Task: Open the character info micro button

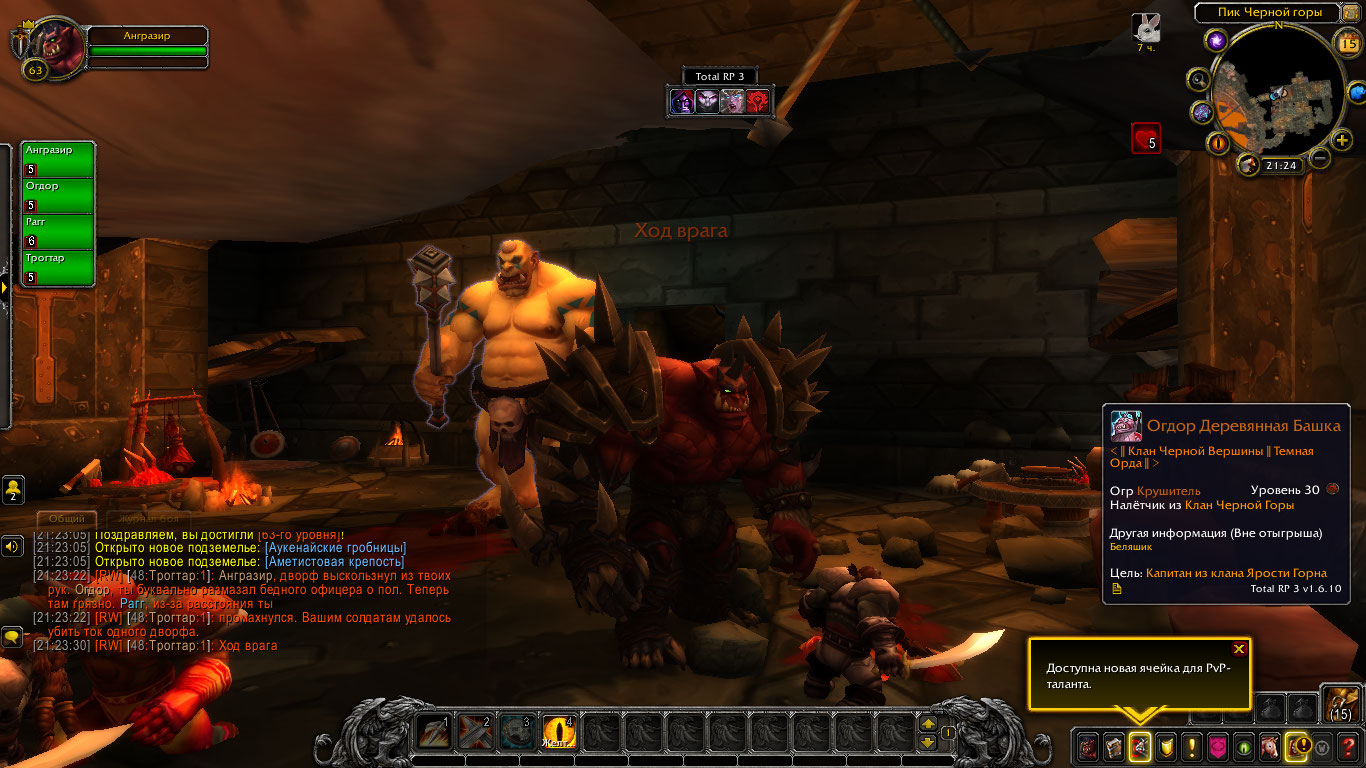Action: 1087,746
